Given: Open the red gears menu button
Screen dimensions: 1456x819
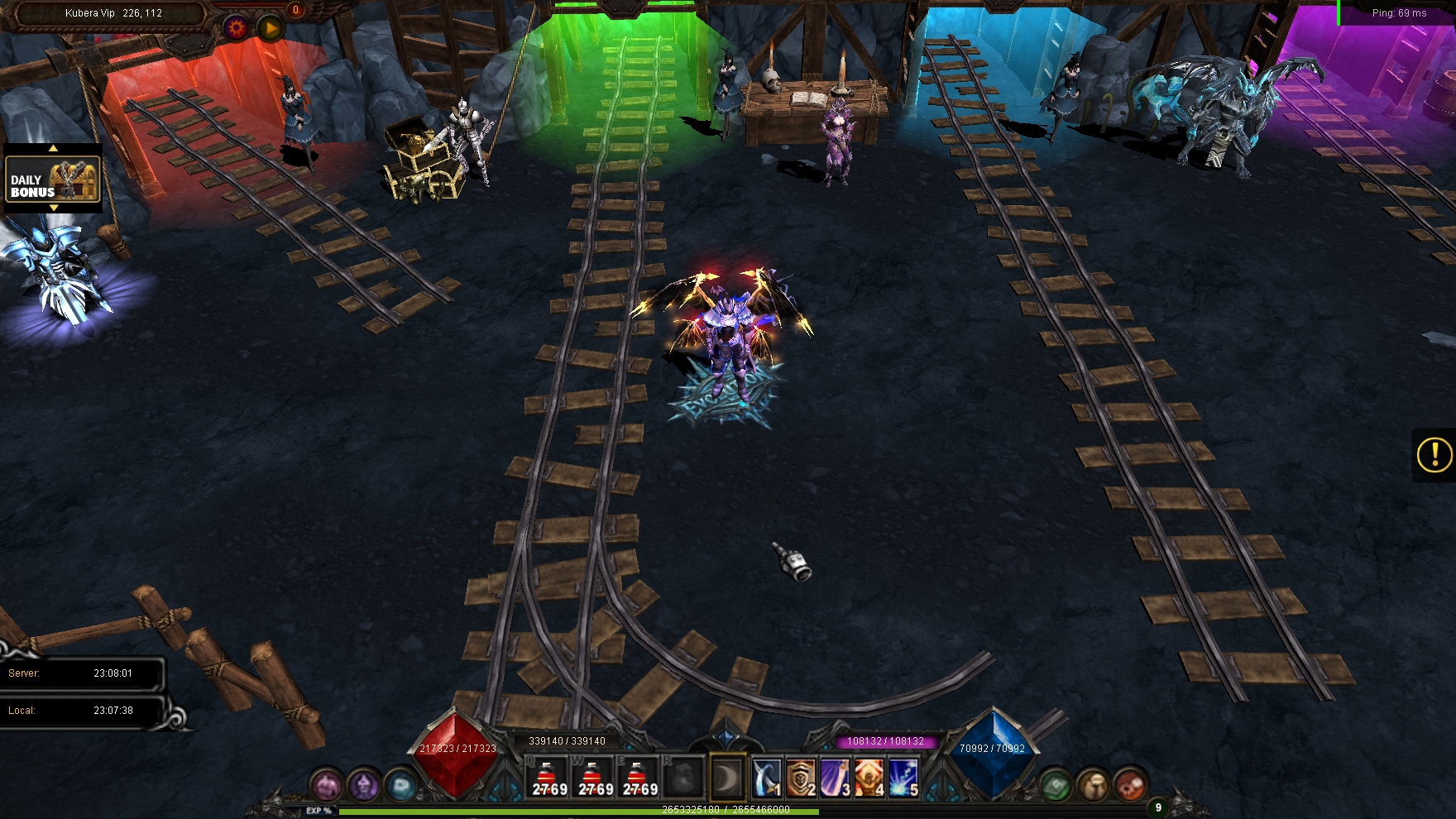Looking at the screenshot, I should pos(1130,784).
